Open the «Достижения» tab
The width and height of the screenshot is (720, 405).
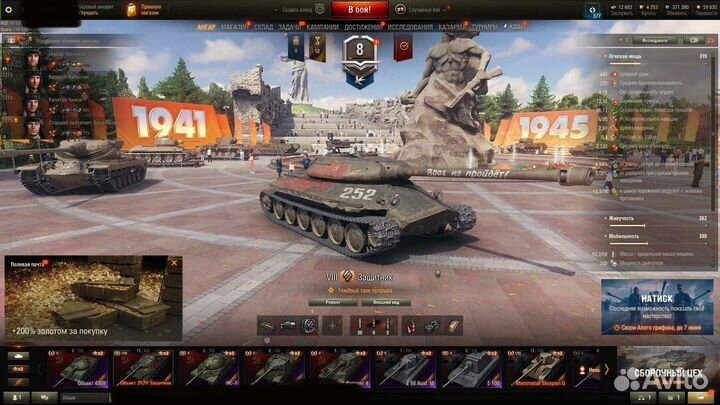coord(362,27)
